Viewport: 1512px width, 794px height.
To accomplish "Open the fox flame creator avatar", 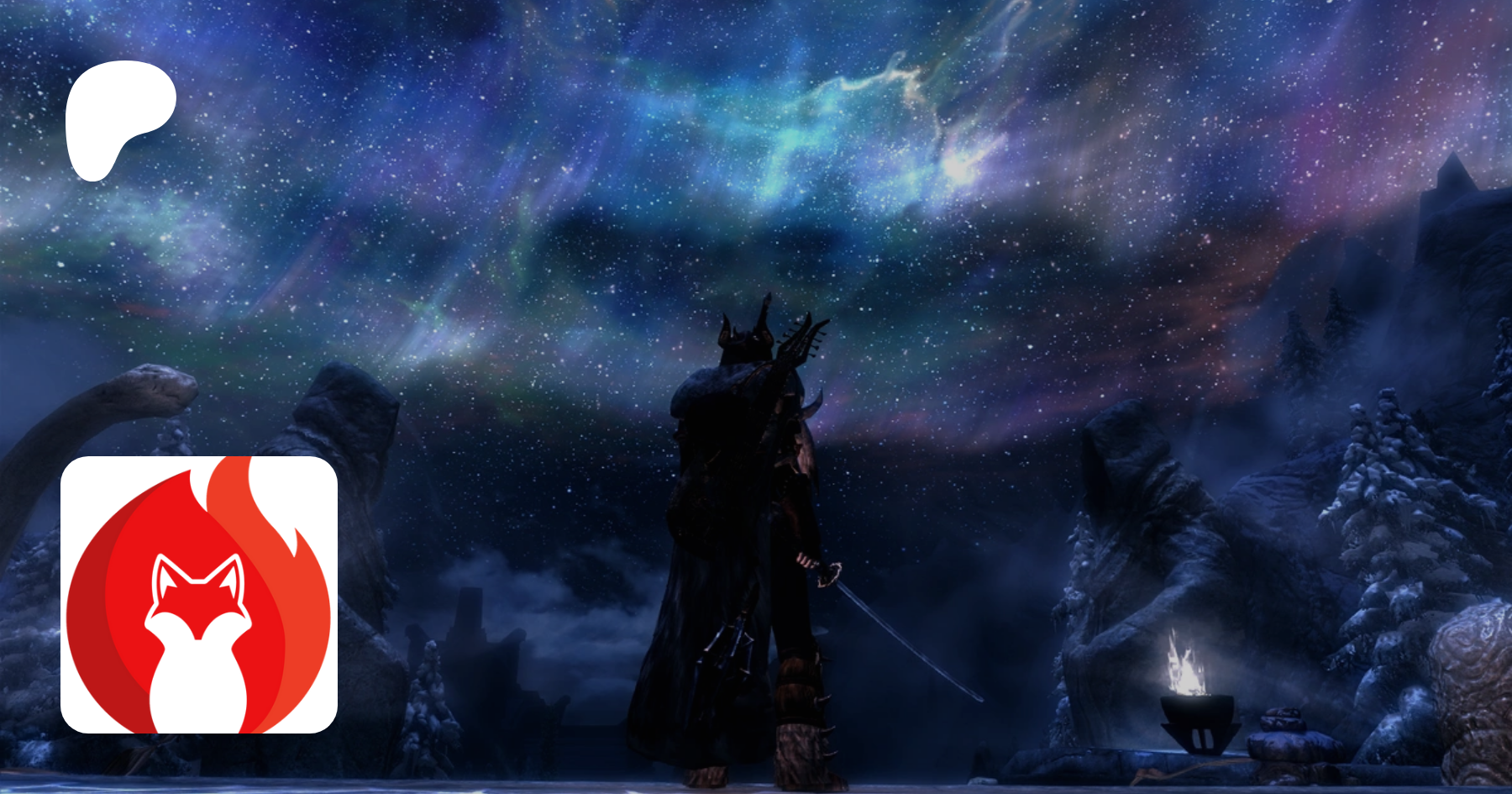I will [199, 595].
